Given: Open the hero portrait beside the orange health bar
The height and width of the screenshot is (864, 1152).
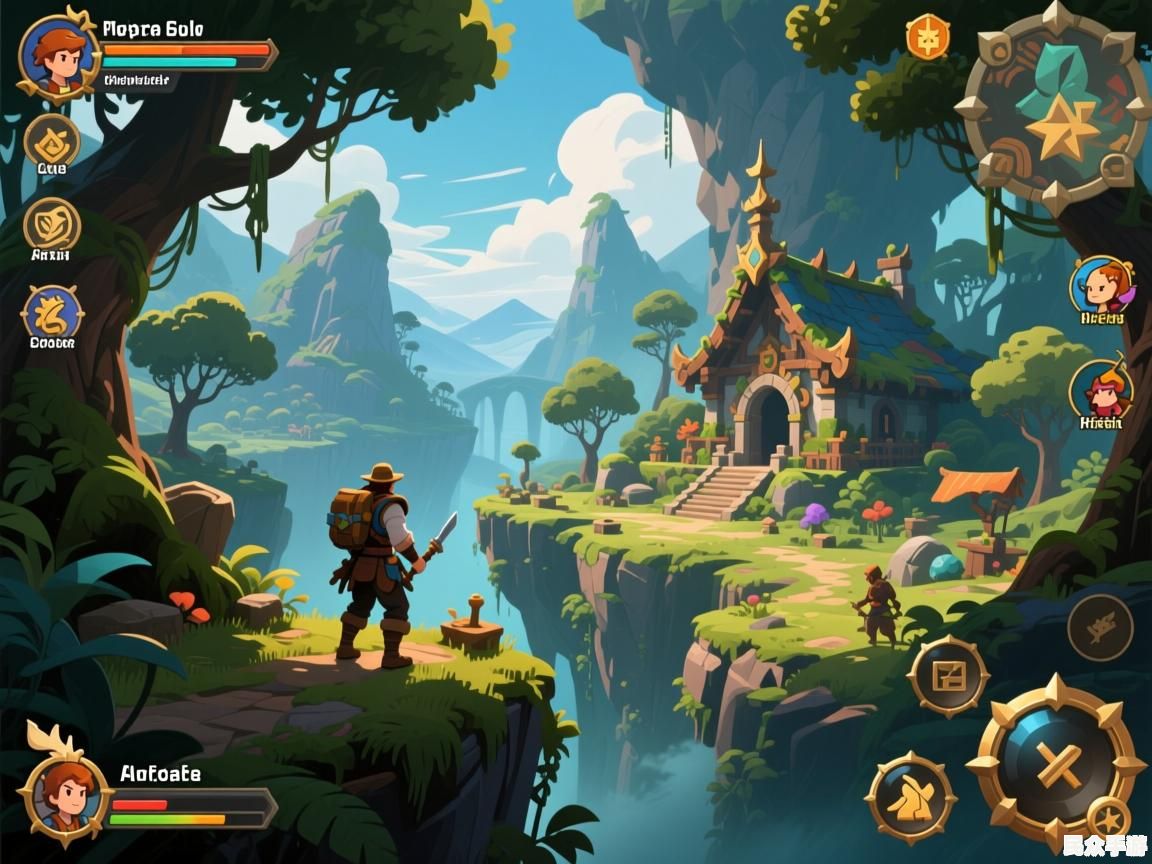Looking at the screenshot, I should point(58,54).
